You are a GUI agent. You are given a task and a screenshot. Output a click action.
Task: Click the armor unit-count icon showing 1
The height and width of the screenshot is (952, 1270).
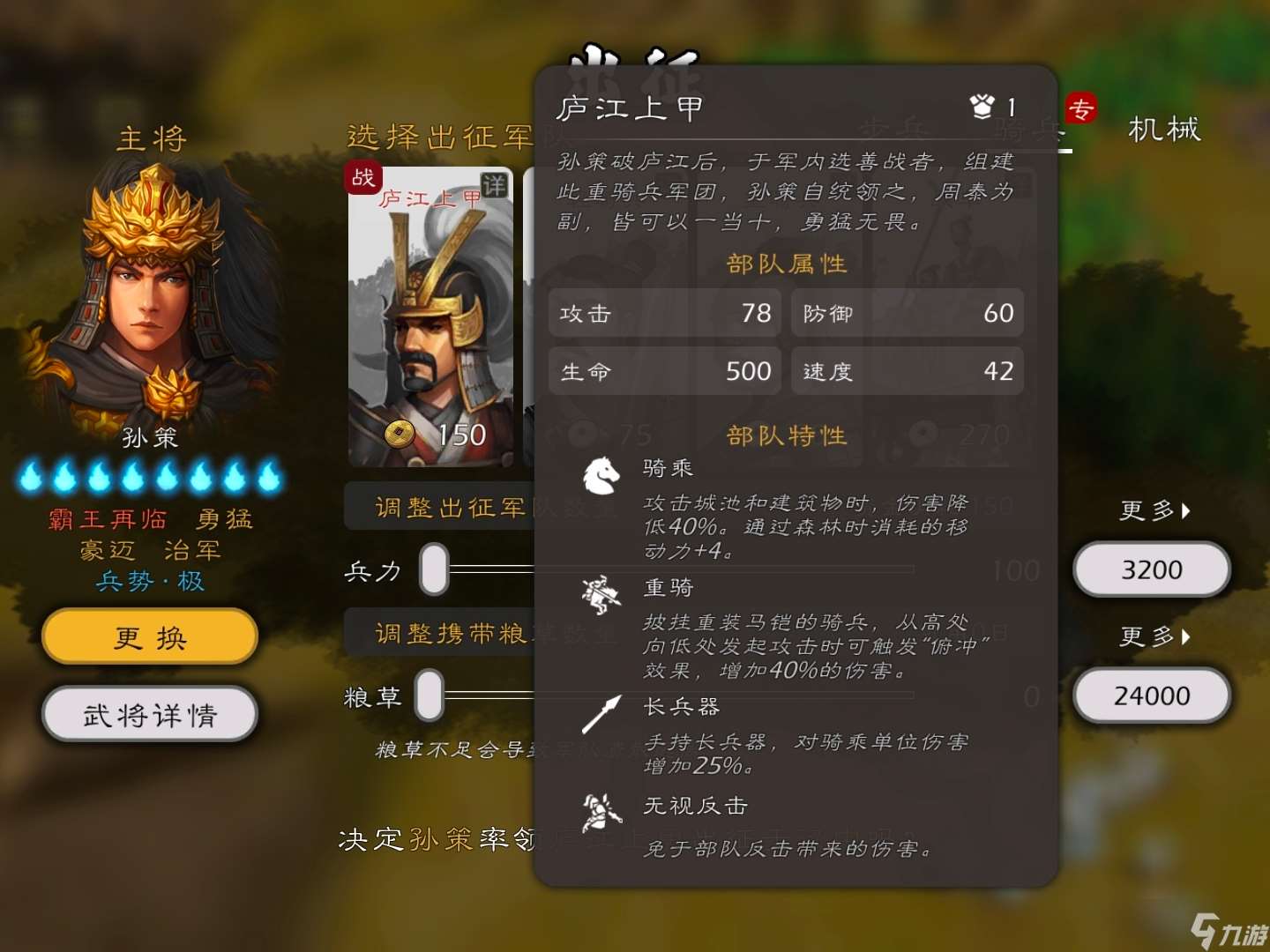(x=982, y=104)
